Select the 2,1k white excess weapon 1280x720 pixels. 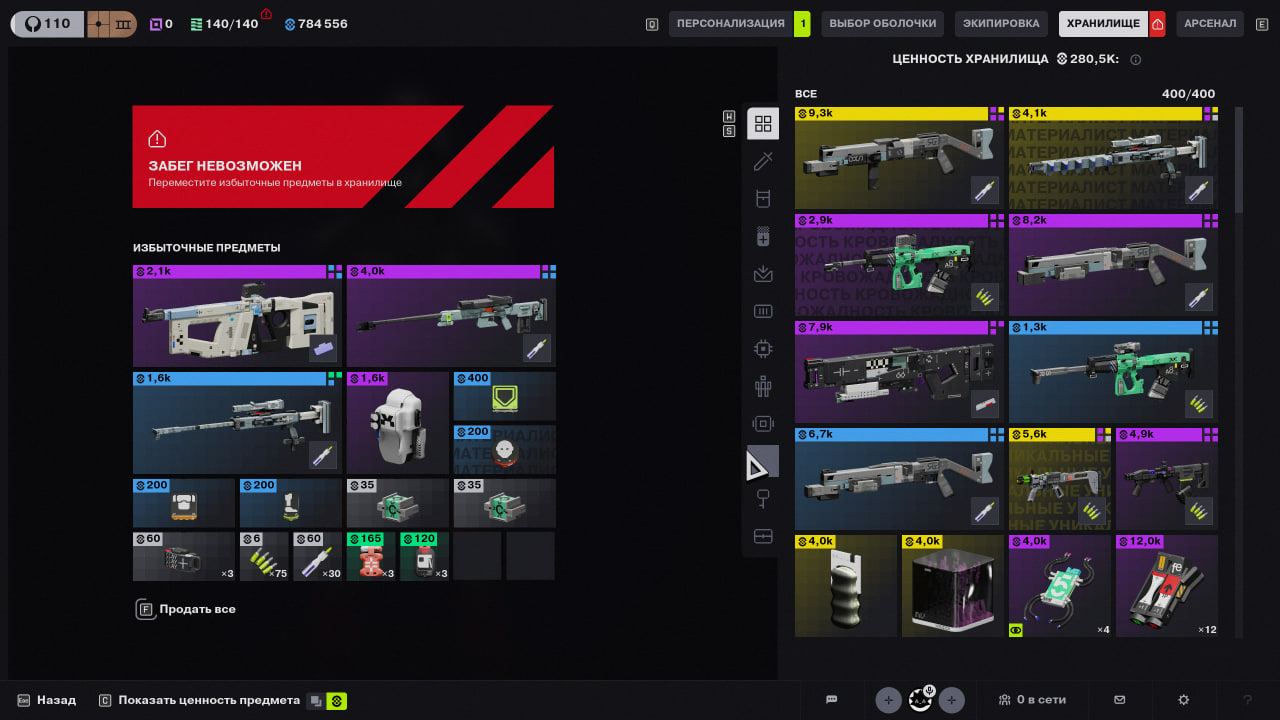pyautogui.click(x=236, y=316)
